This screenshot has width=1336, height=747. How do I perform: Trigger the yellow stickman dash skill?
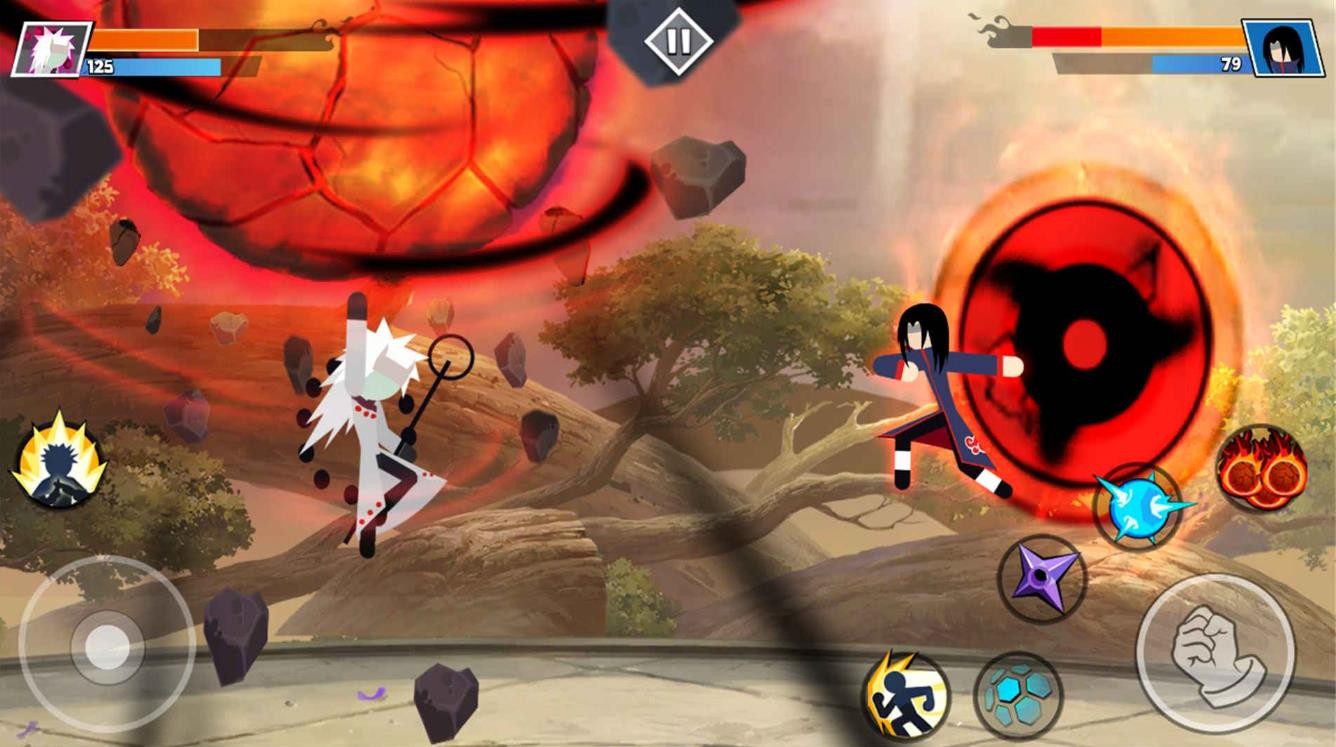point(905,695)
